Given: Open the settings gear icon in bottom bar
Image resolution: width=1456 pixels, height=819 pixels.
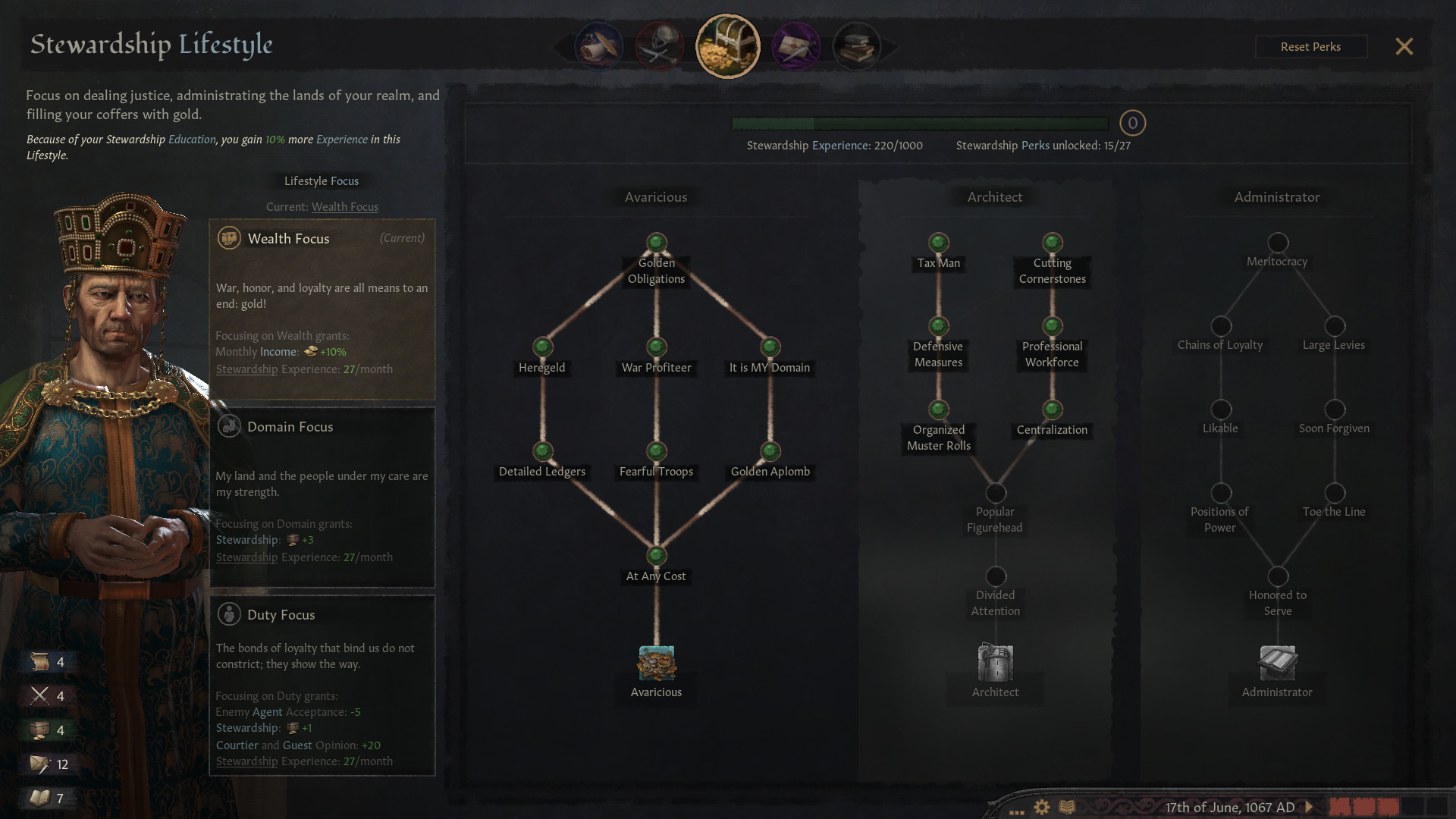Looking at the screenshot, I should (x=1042, y=808).
